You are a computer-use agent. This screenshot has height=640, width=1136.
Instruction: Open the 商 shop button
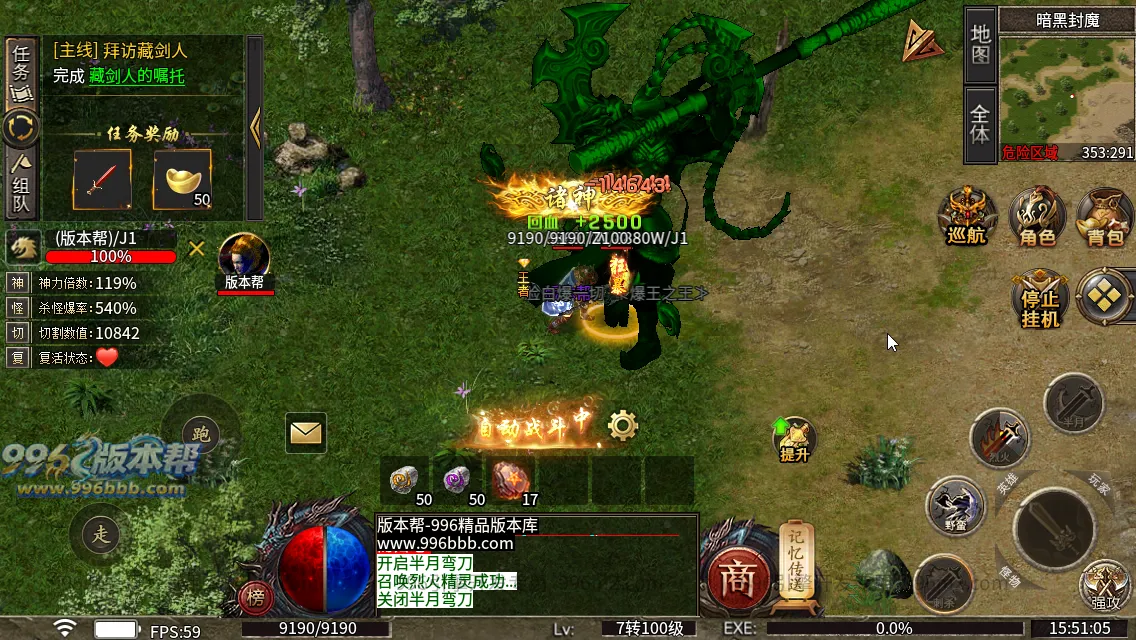coord(738,579)
